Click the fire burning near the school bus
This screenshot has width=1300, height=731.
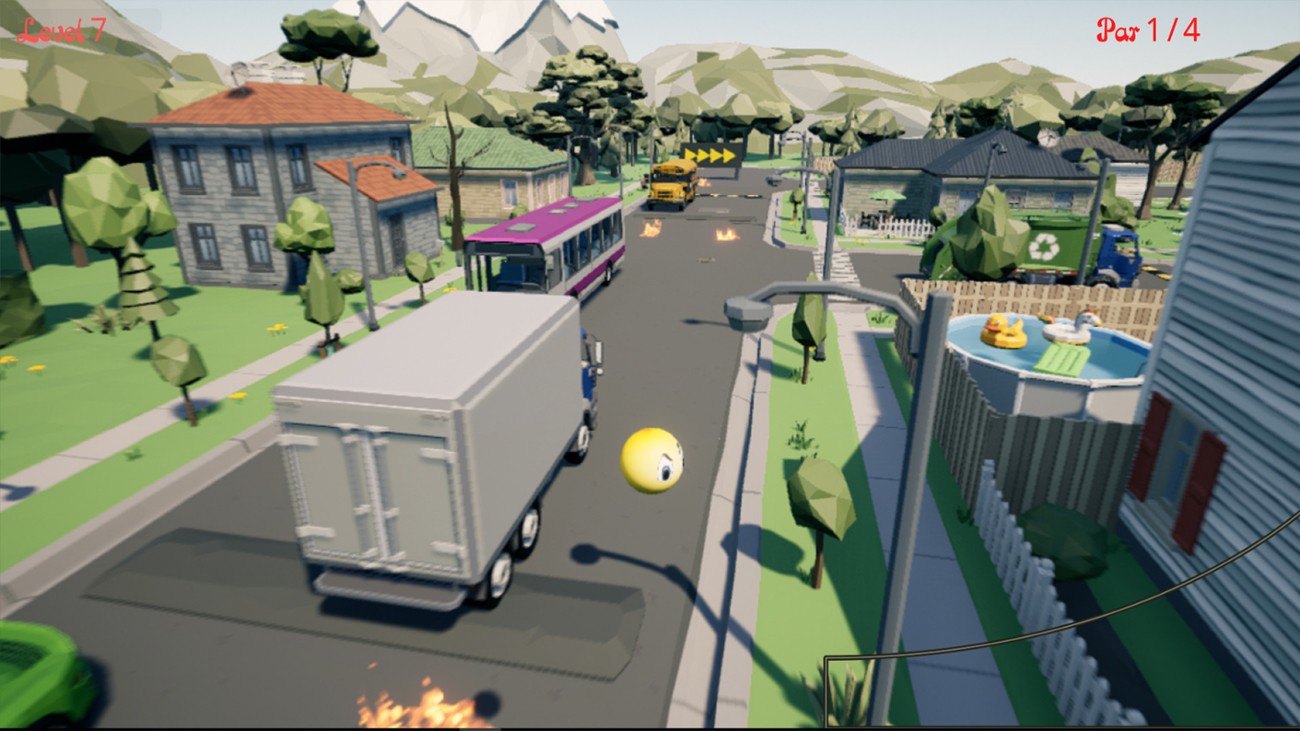[x=706, y=181]
